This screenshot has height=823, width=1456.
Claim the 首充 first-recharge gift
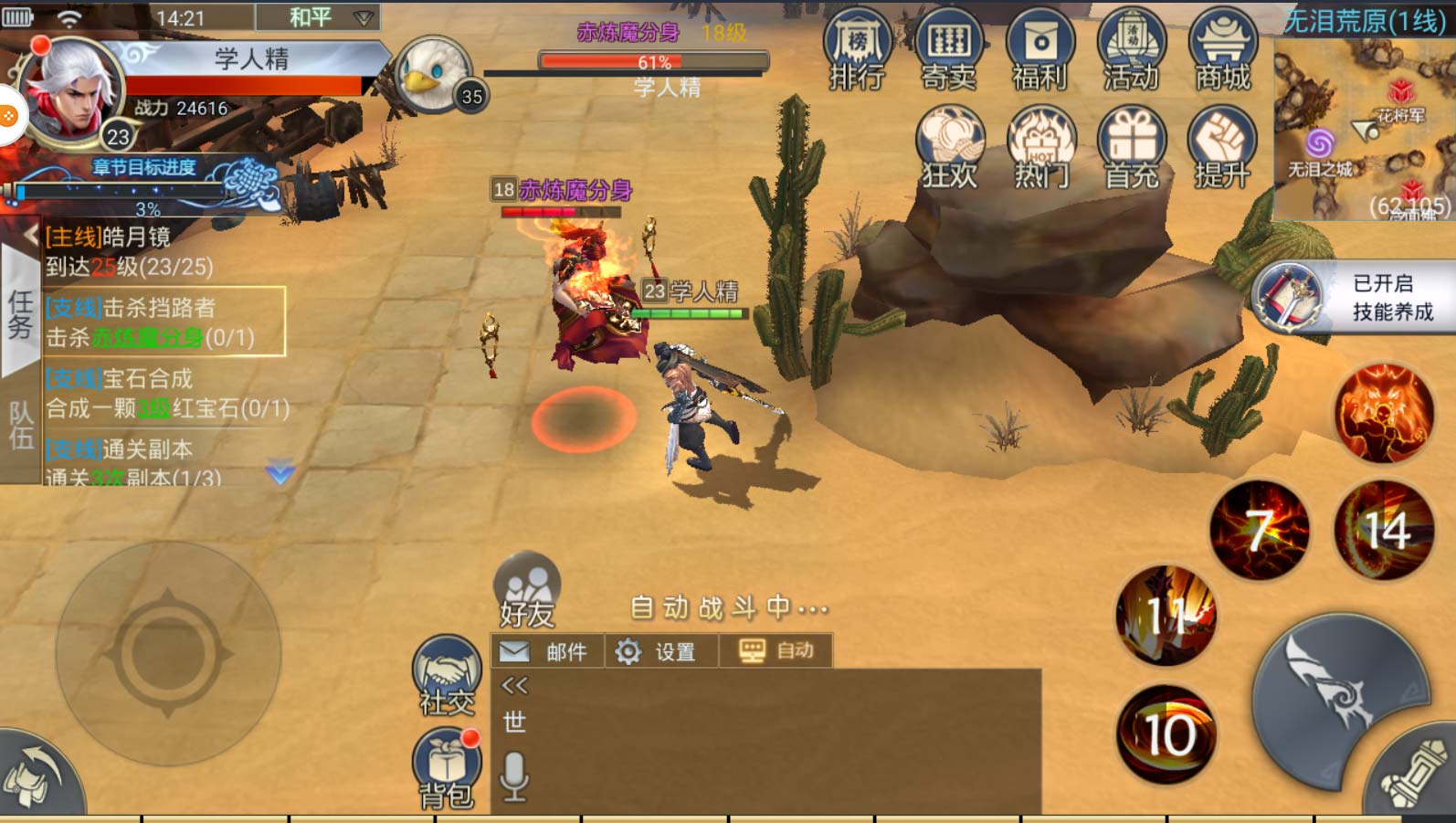pos(1133,148)
